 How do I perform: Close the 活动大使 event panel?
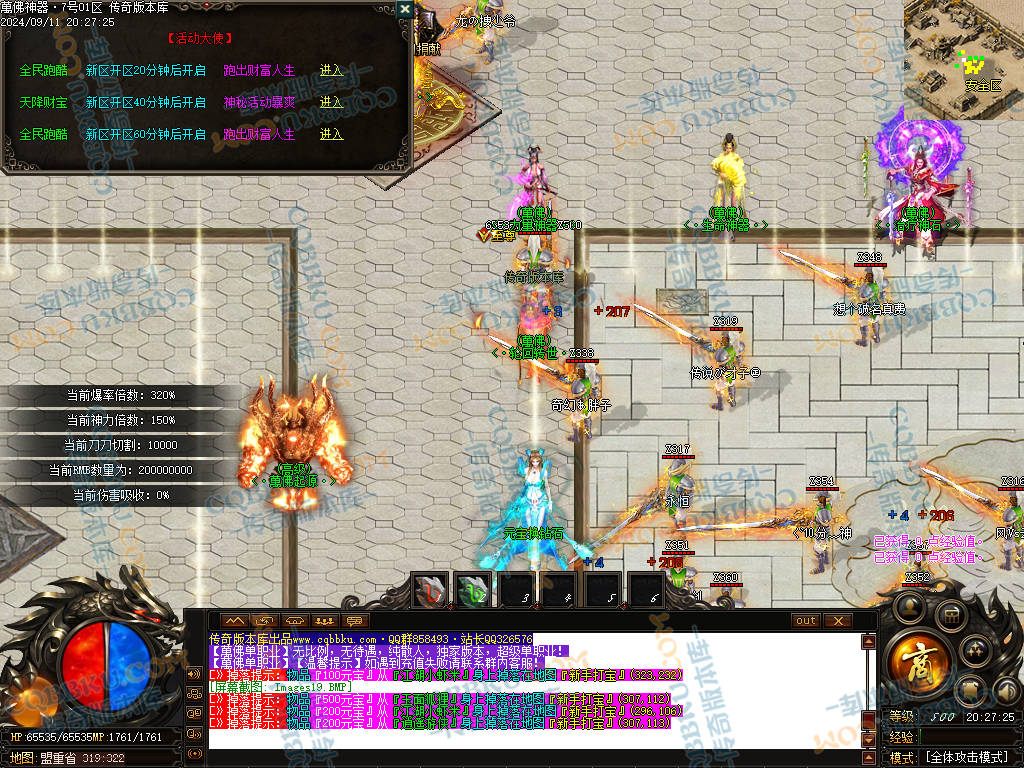(x=404, y=9)
